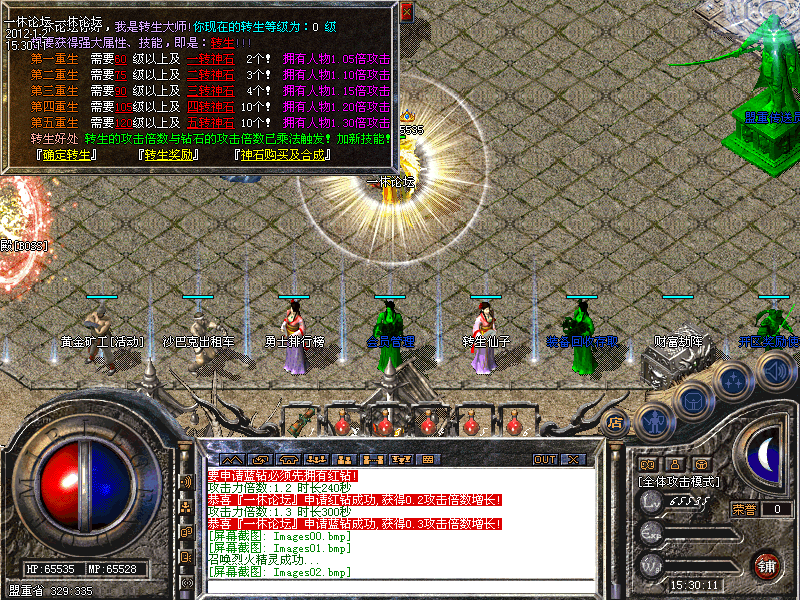800x600 pixels.
Task: Click the 荣誉 honor button
Action: [x=743, y=509]
